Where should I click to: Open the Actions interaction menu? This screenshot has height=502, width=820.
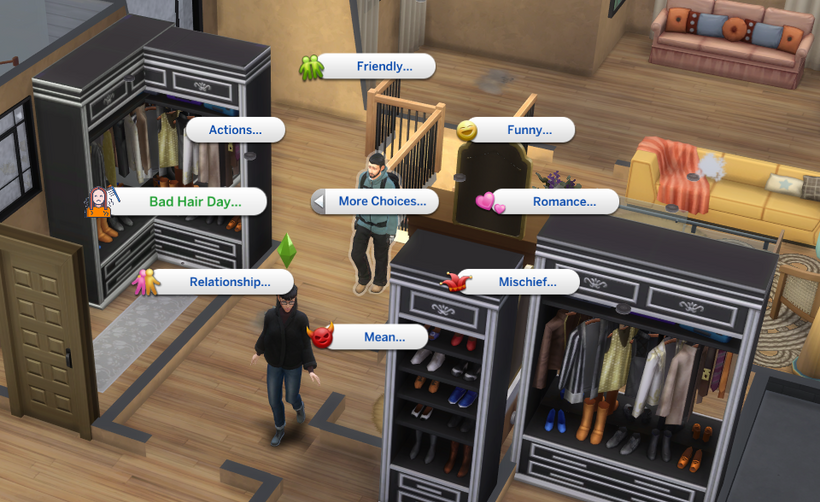click(x=235, y=130)
